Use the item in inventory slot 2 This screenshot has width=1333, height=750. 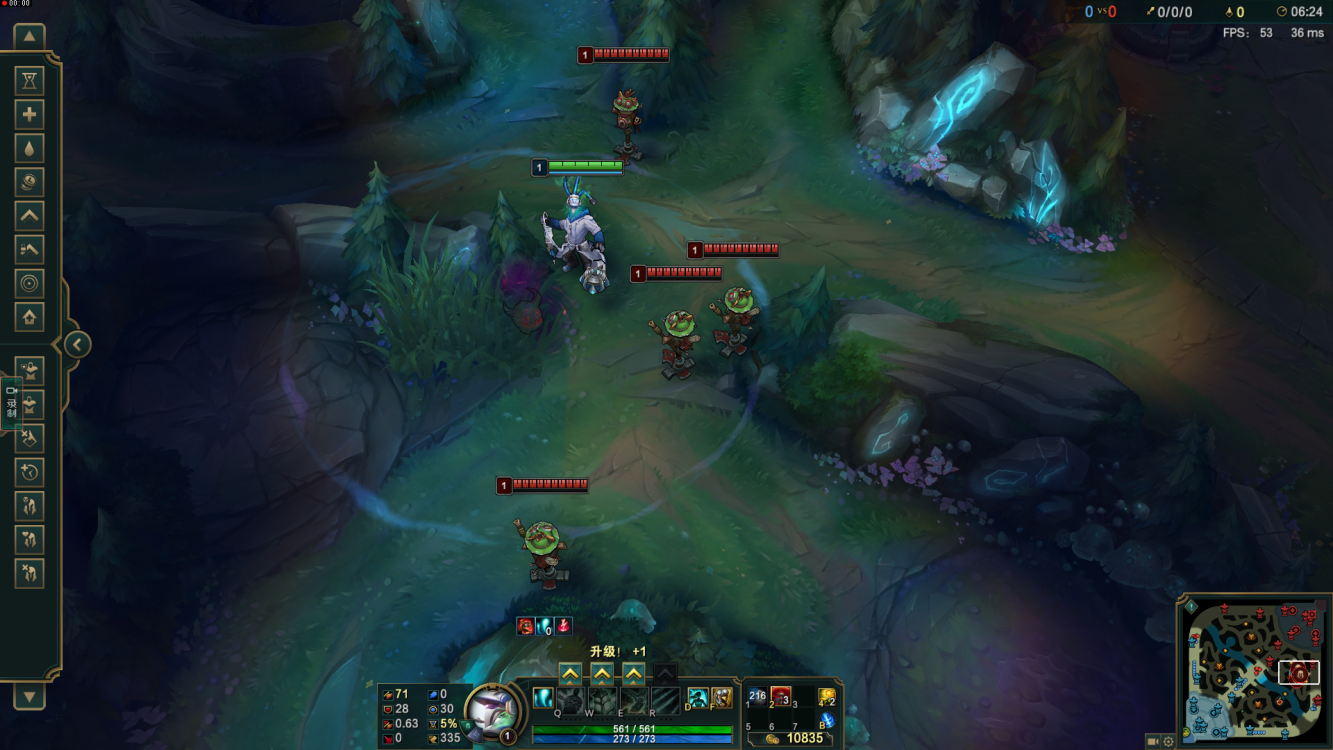pyautogui.click(x=781, y=696)
